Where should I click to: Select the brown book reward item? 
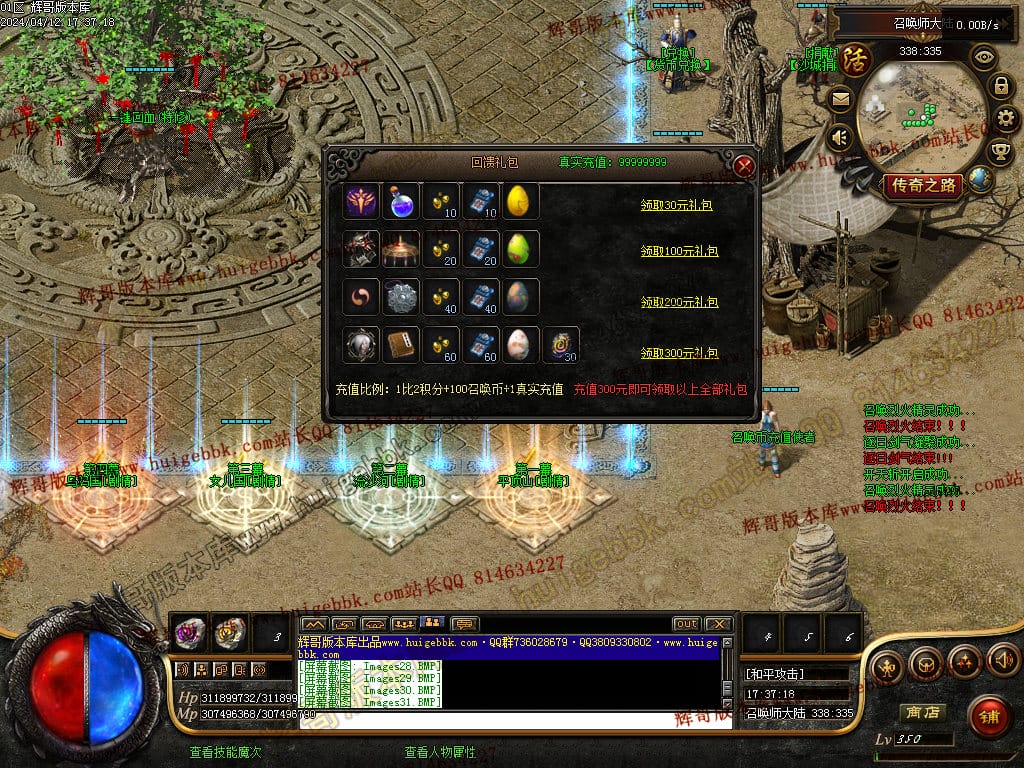401,345
